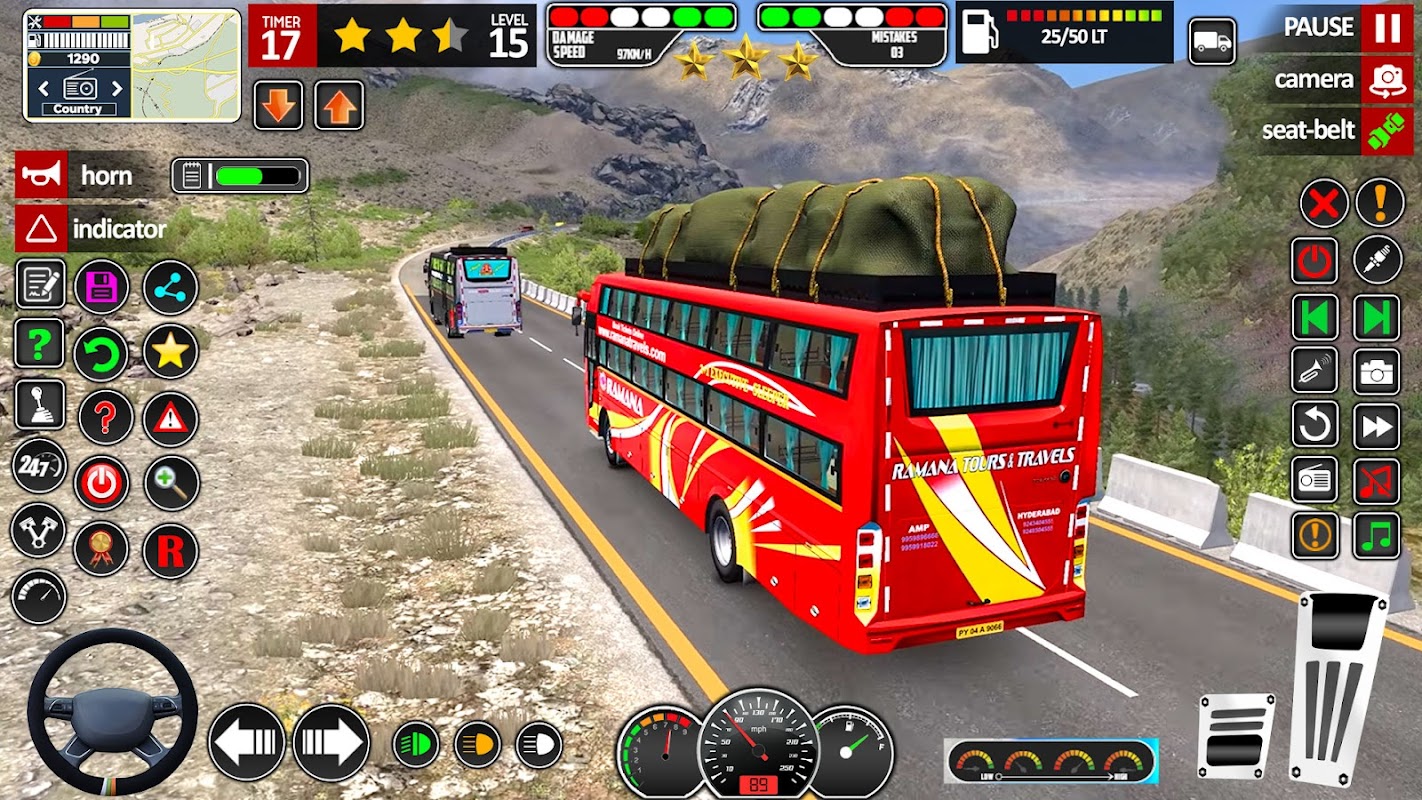Click the orange down arrow button
The width and height of the screenshot is (1422, 800).
(278, 106)
